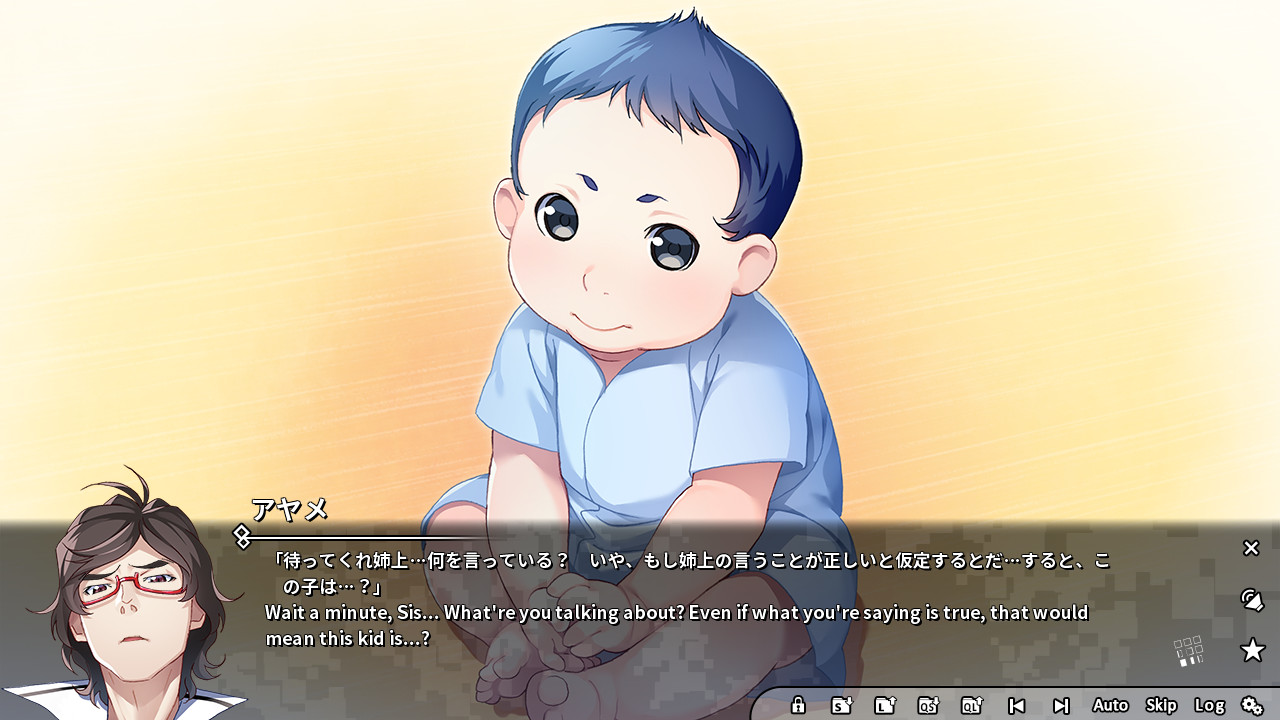Open the Load menu icon
Image resolution: width=1280 pixels, height=720 pixels.
[x=887, y=704]
